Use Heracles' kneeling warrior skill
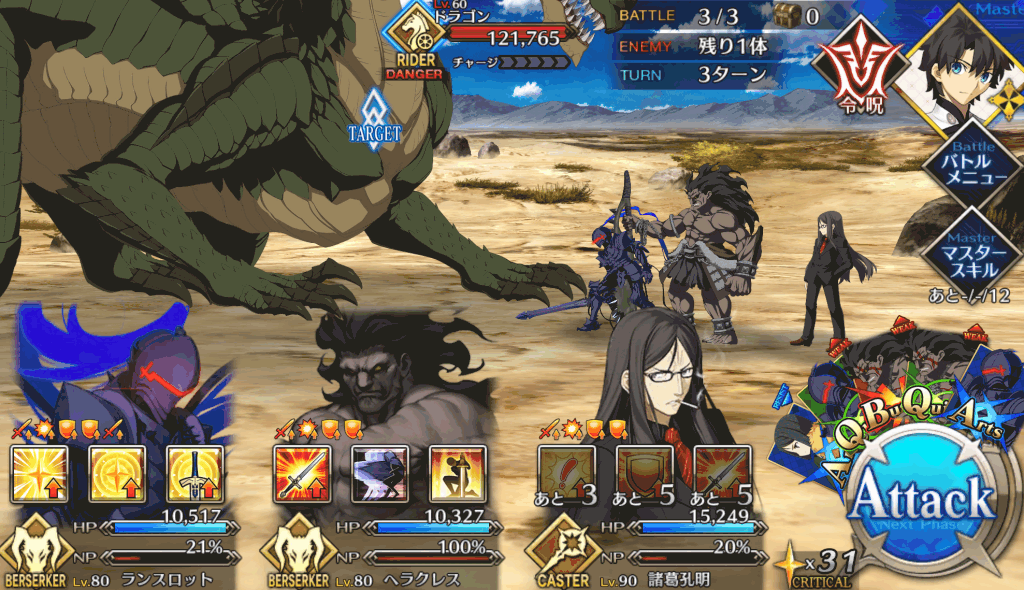 click(458, 474)
